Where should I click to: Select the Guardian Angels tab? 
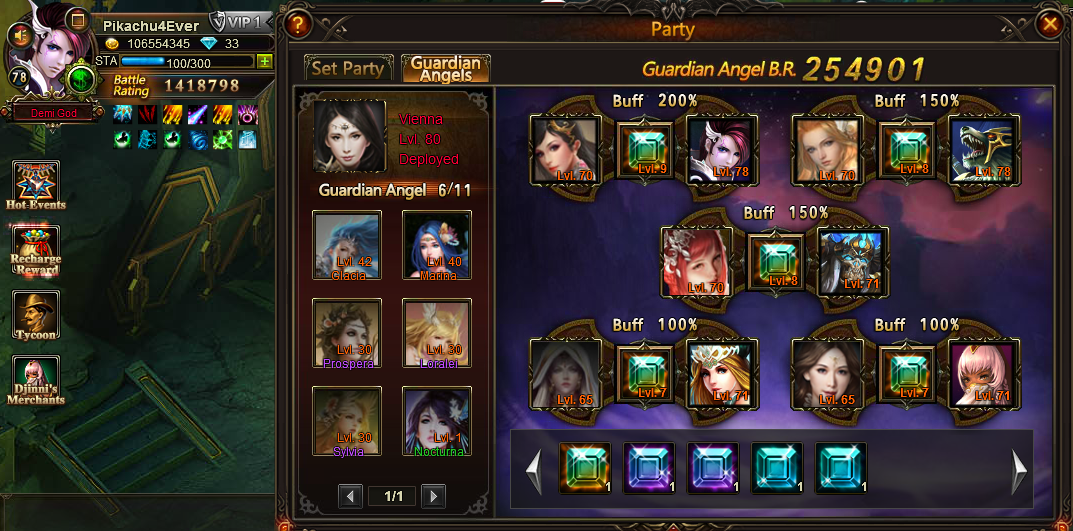445,68
